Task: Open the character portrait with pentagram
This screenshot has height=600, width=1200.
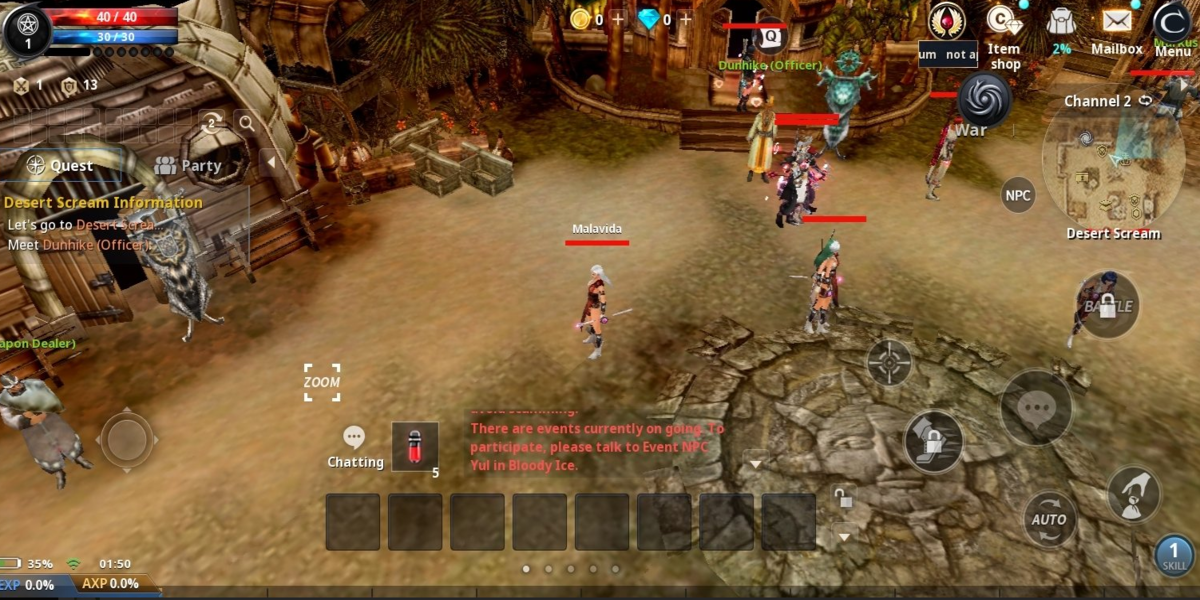Action: (27, 30)
